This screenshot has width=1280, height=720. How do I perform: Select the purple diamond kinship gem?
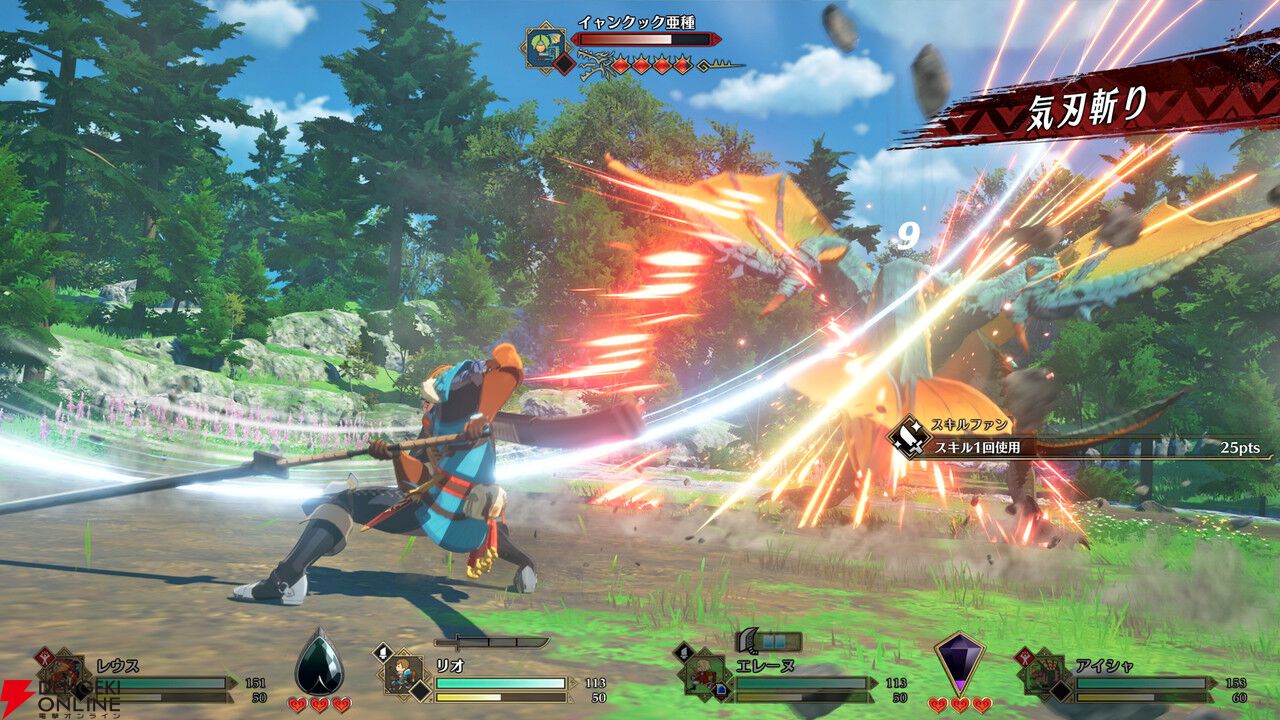[x=958, y=660]
